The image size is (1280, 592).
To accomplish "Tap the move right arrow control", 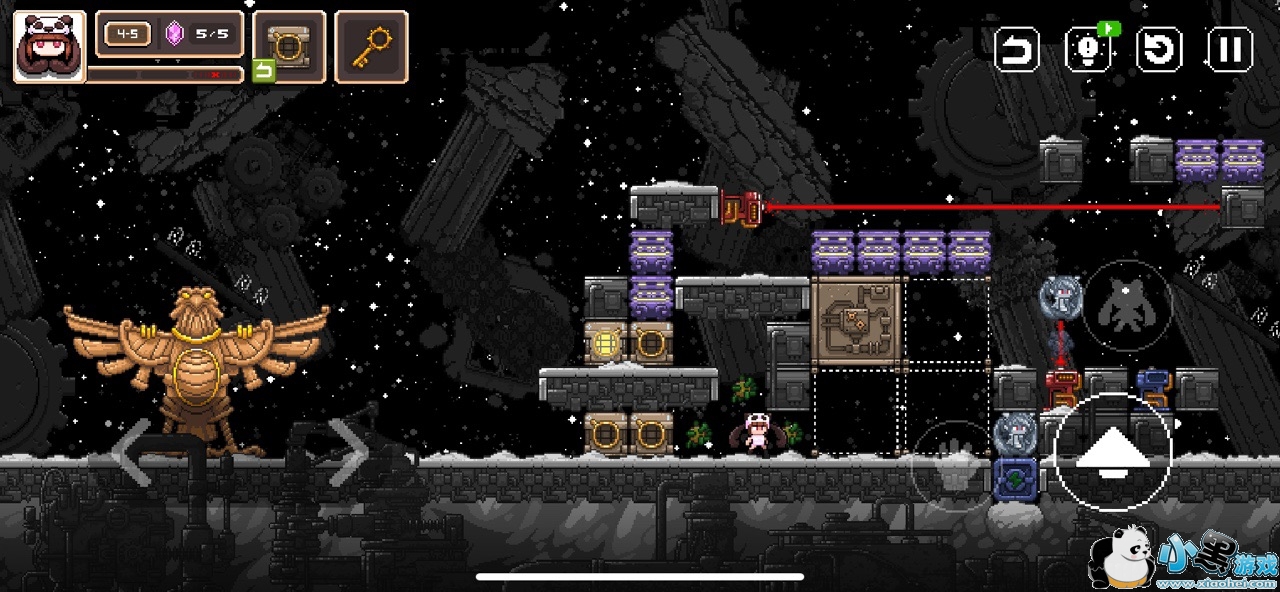I will pos(349,455).
